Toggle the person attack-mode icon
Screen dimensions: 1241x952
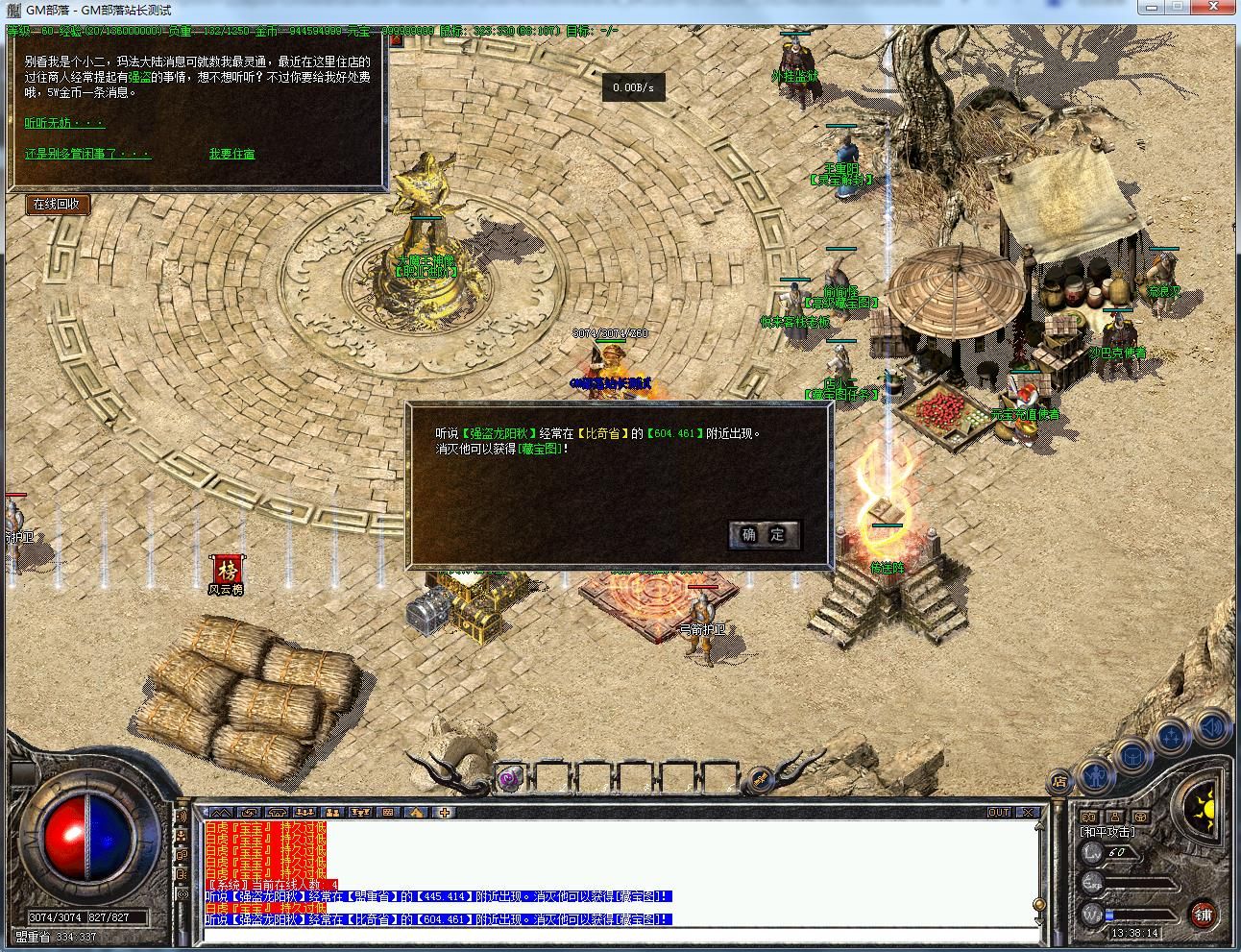tap(1115, 816)
